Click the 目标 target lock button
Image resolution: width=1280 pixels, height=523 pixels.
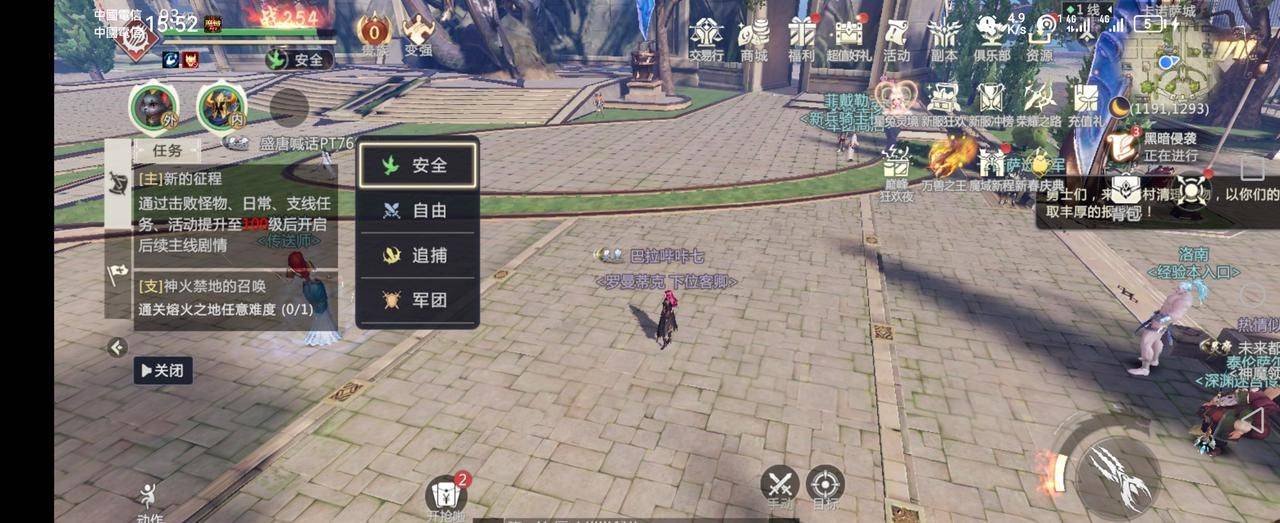(x=825, y=484)
